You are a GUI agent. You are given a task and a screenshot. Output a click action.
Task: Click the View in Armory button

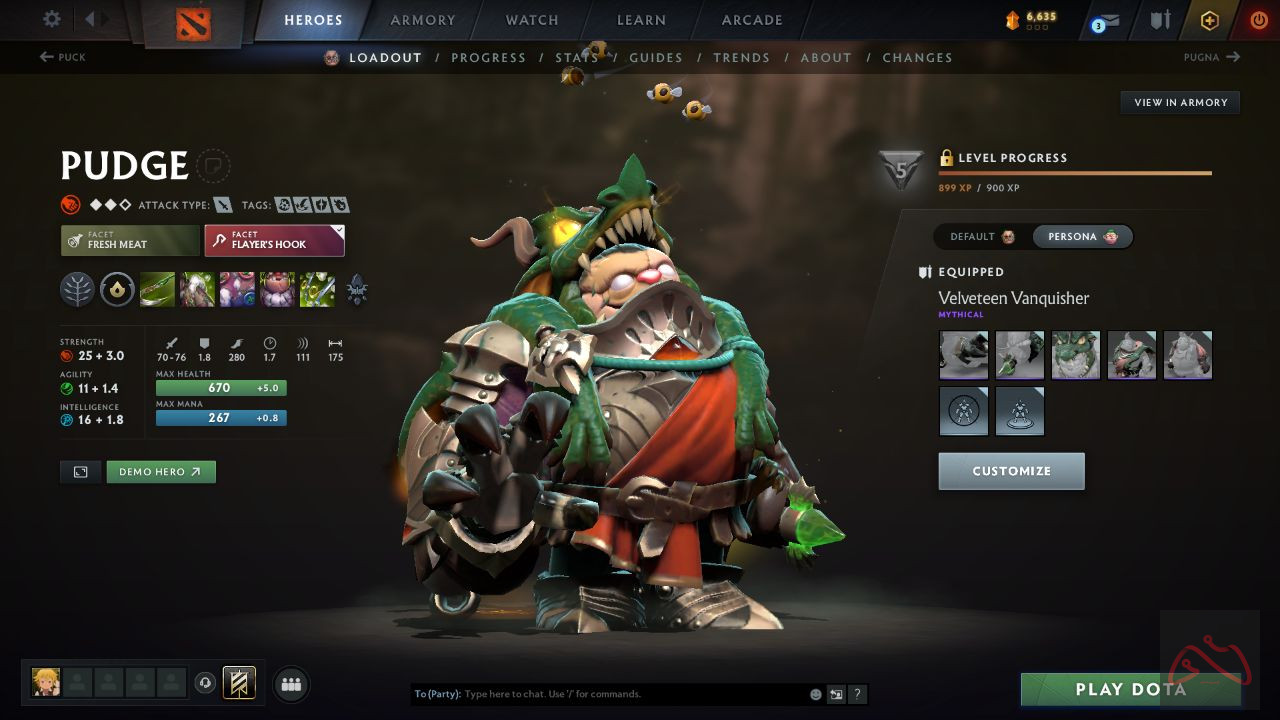pyautogui.click(x=1180, y=102)
